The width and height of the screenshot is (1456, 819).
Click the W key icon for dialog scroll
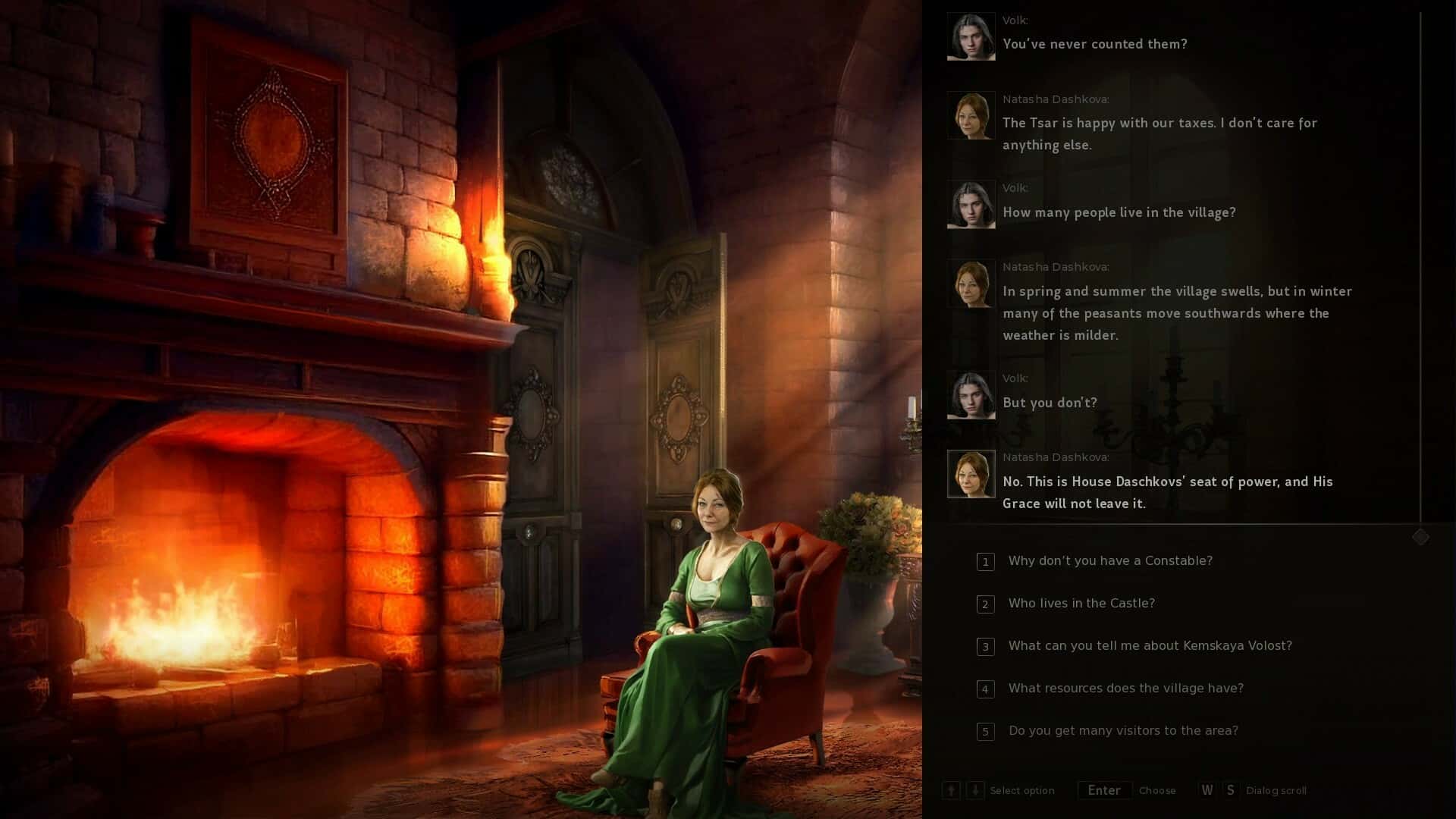[1207, 789]
